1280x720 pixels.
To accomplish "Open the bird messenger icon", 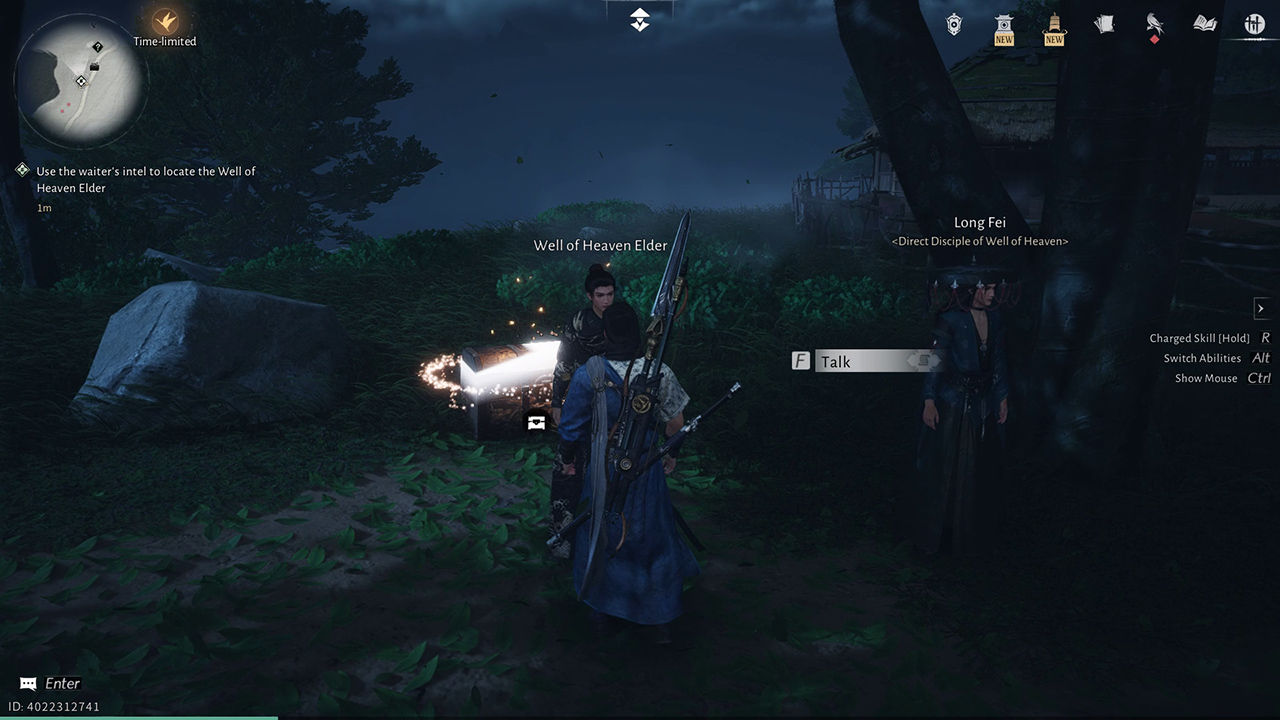I will [1154, 24].
